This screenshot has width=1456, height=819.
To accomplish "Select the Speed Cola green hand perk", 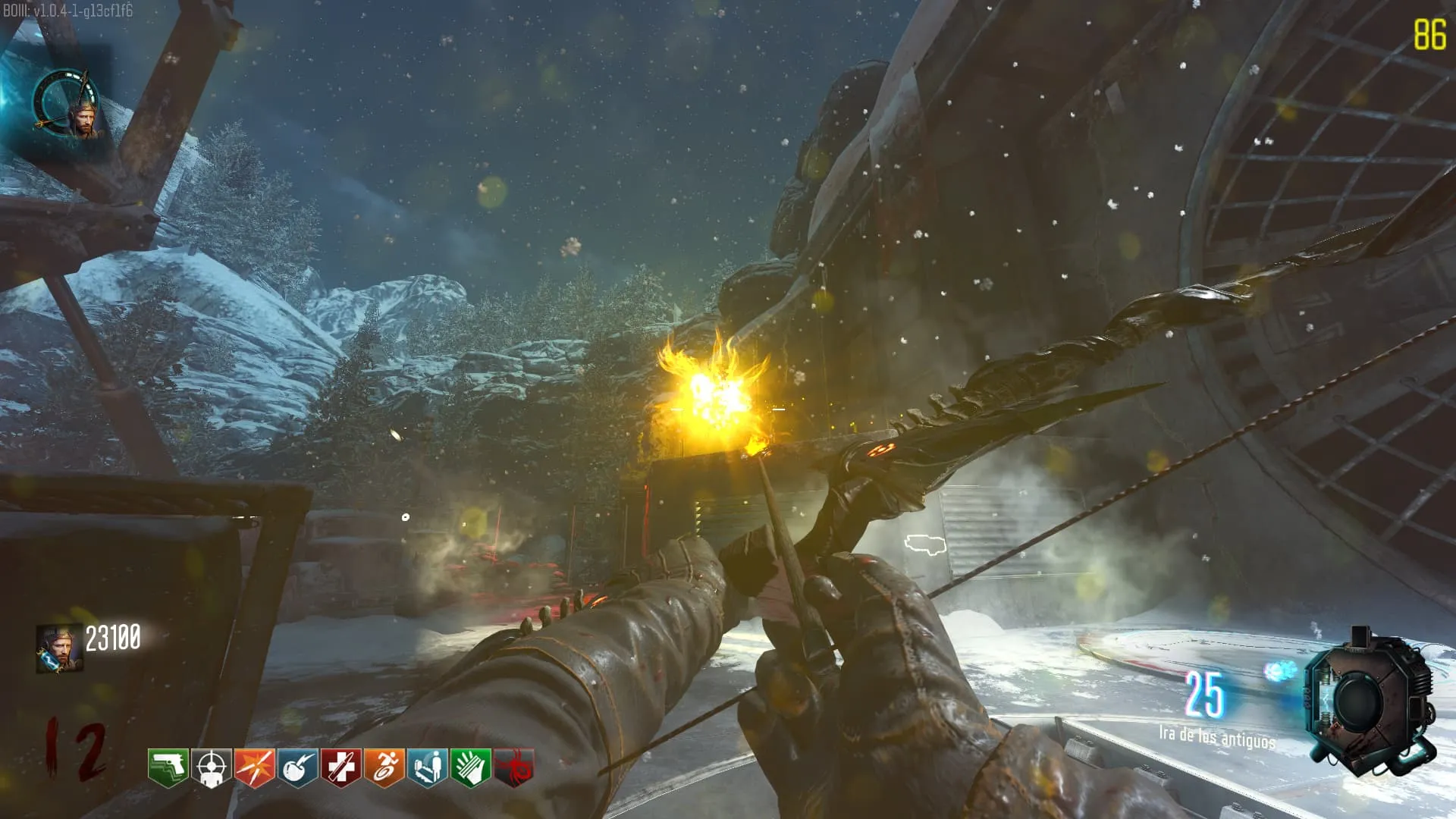I will point(470,767).
